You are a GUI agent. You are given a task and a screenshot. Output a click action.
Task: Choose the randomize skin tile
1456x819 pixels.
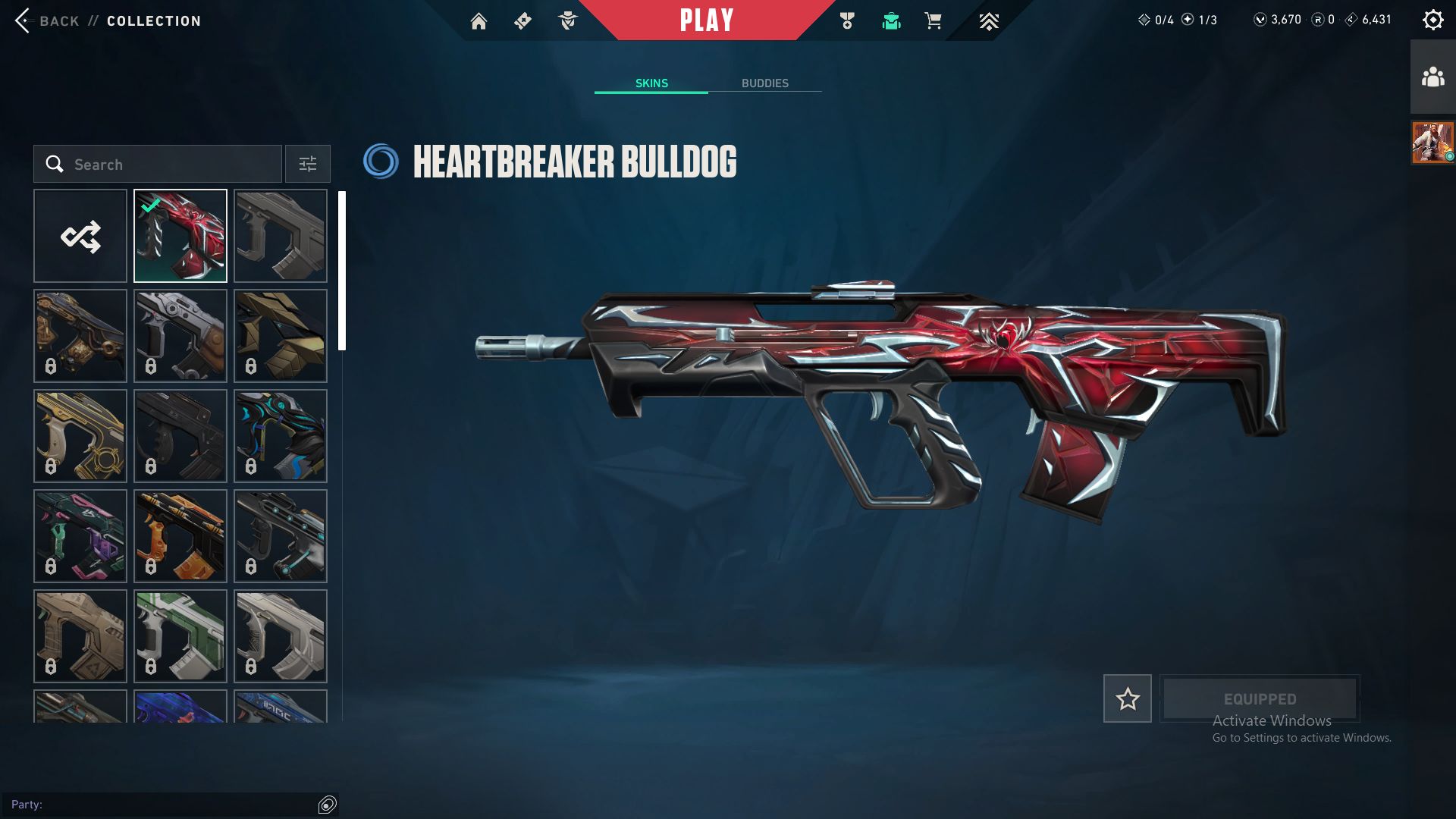tap(80, 237)
